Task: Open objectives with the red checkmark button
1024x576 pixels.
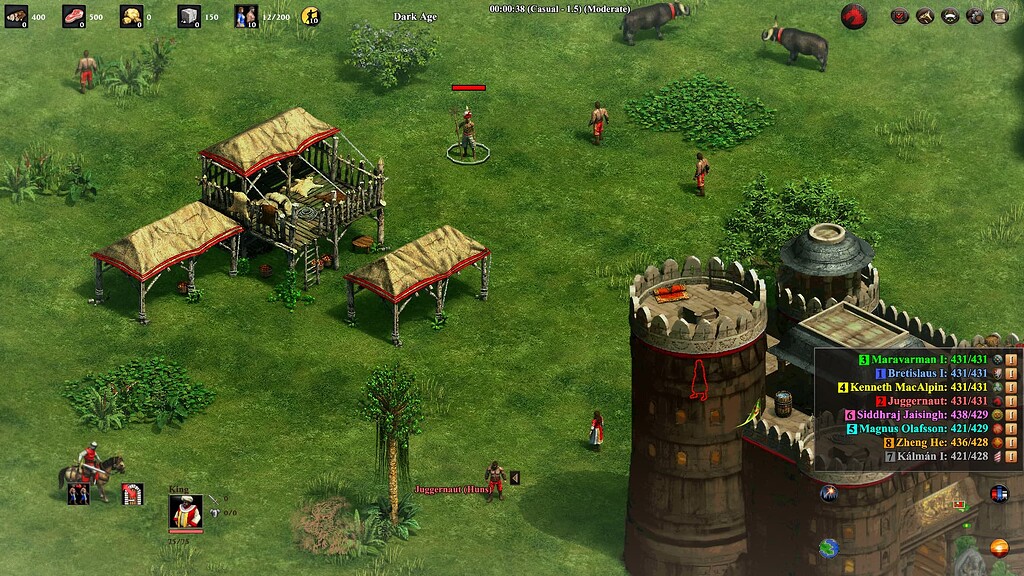Action: [x=900, y=15]
